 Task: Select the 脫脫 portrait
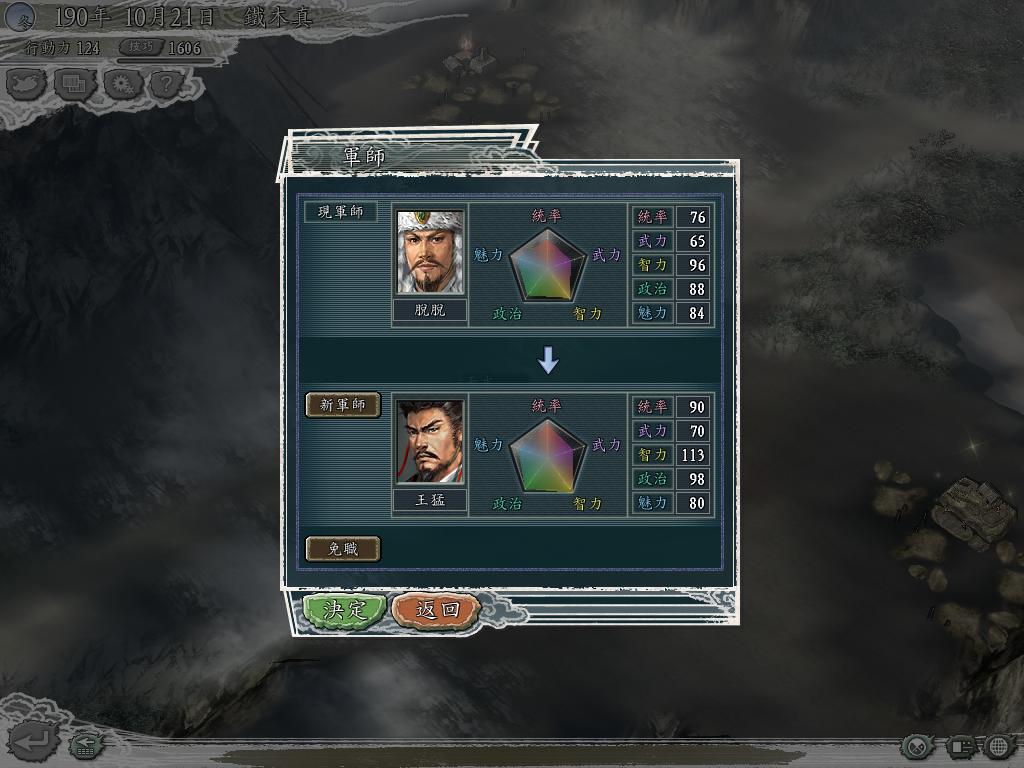tap(430, 252)
